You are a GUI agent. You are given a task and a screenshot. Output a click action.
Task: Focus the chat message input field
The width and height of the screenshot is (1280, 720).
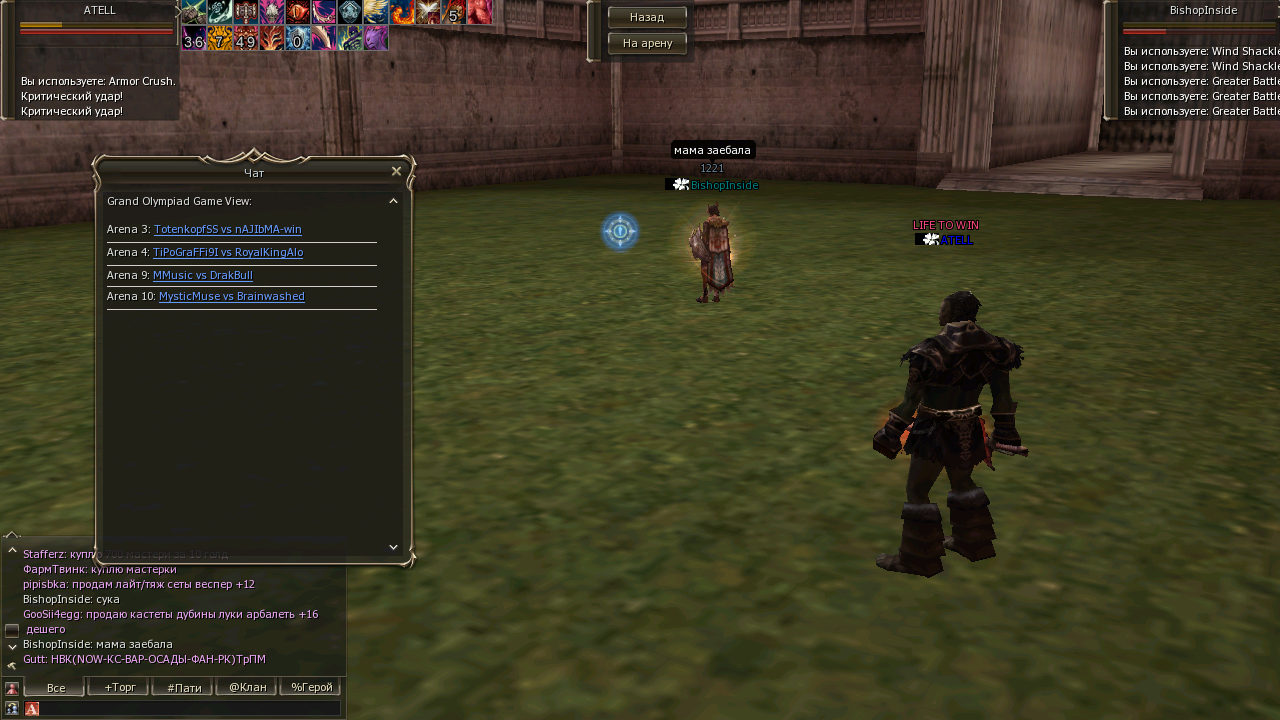pyautogui.click(x=190, y=708)
